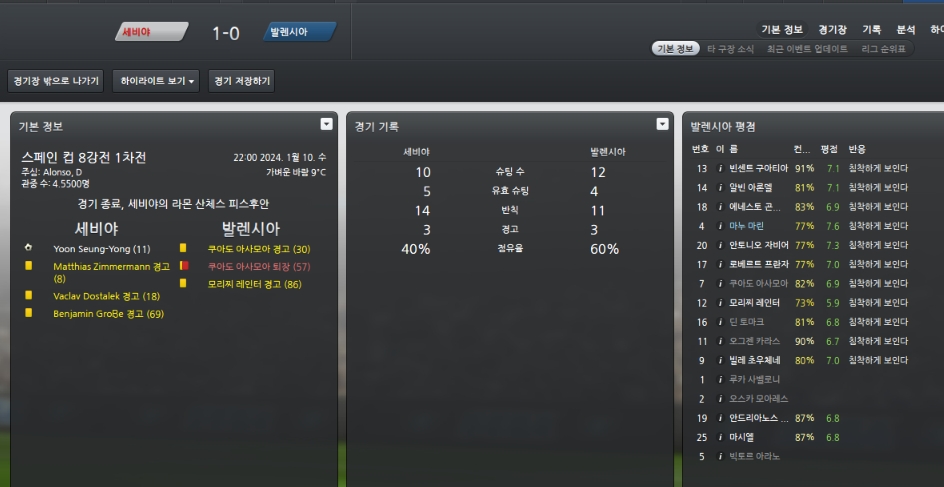Viewport: 944px width, 487px height.
Task: Open the 경기 기록 panel dropdown arrow
Action: (x=662, y=124)
